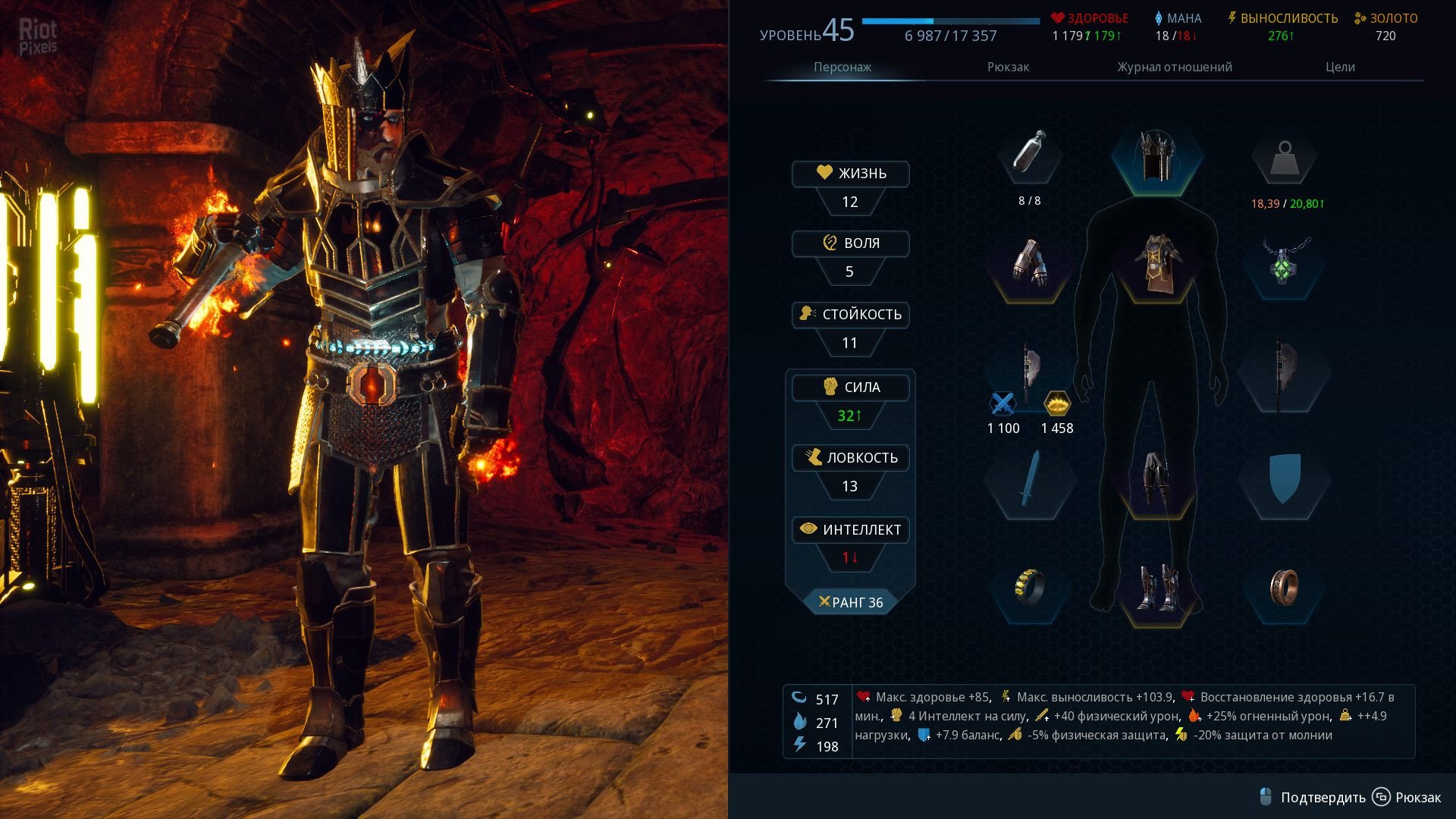Screen dimensions: 1456x819
Task: Select the Жизнь attribute
Action: pos(850,174)
